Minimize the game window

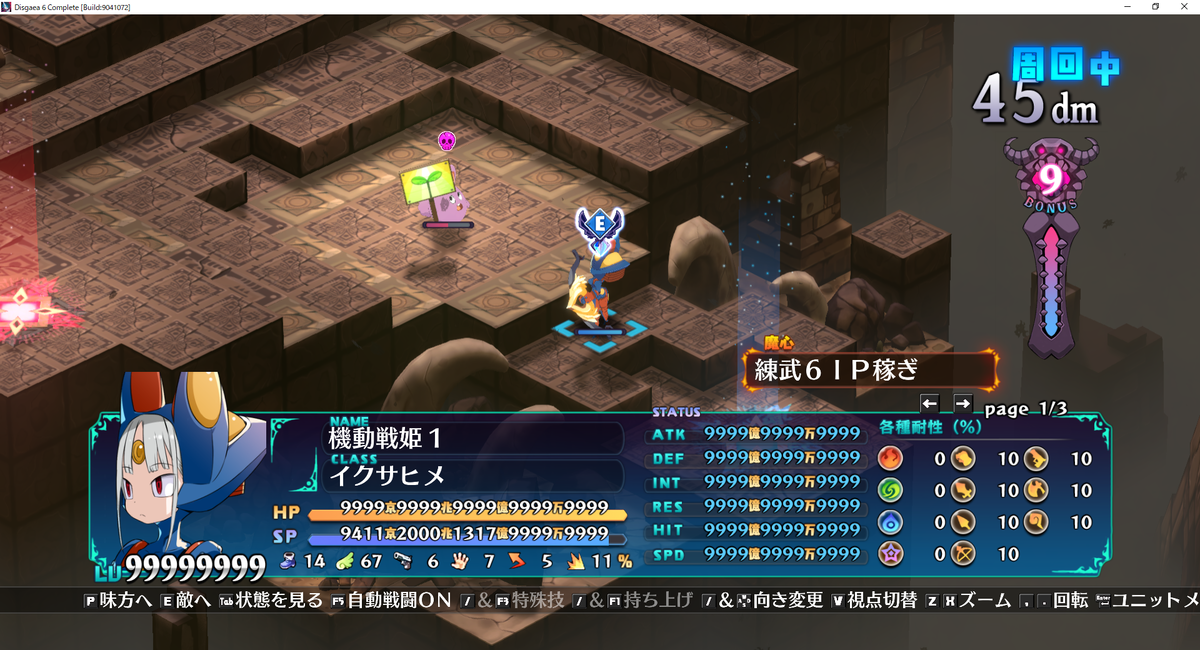coord(1127,7)
